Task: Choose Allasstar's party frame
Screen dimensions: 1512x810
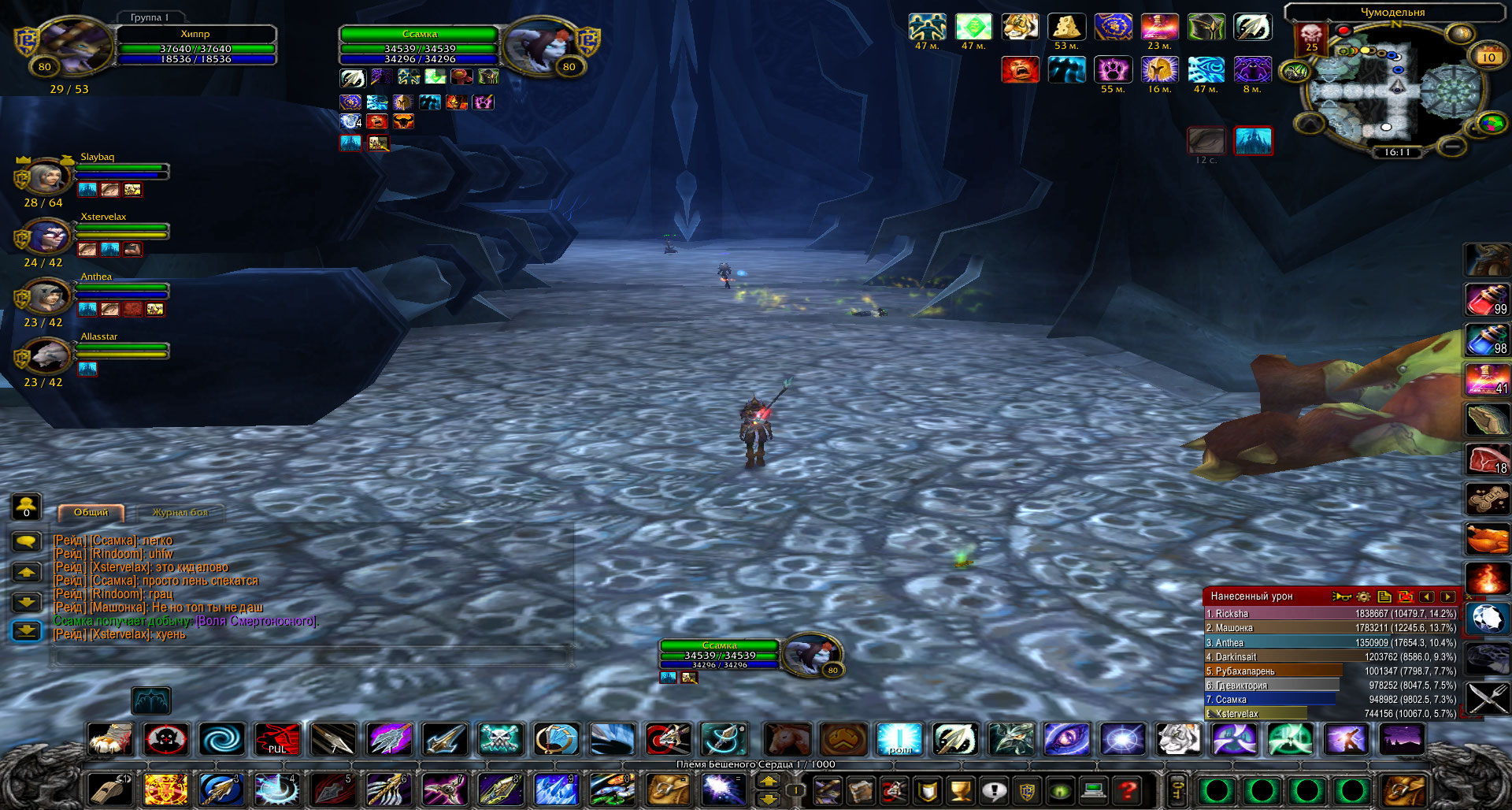Action: pyautogui.click(x=49, y=355)
